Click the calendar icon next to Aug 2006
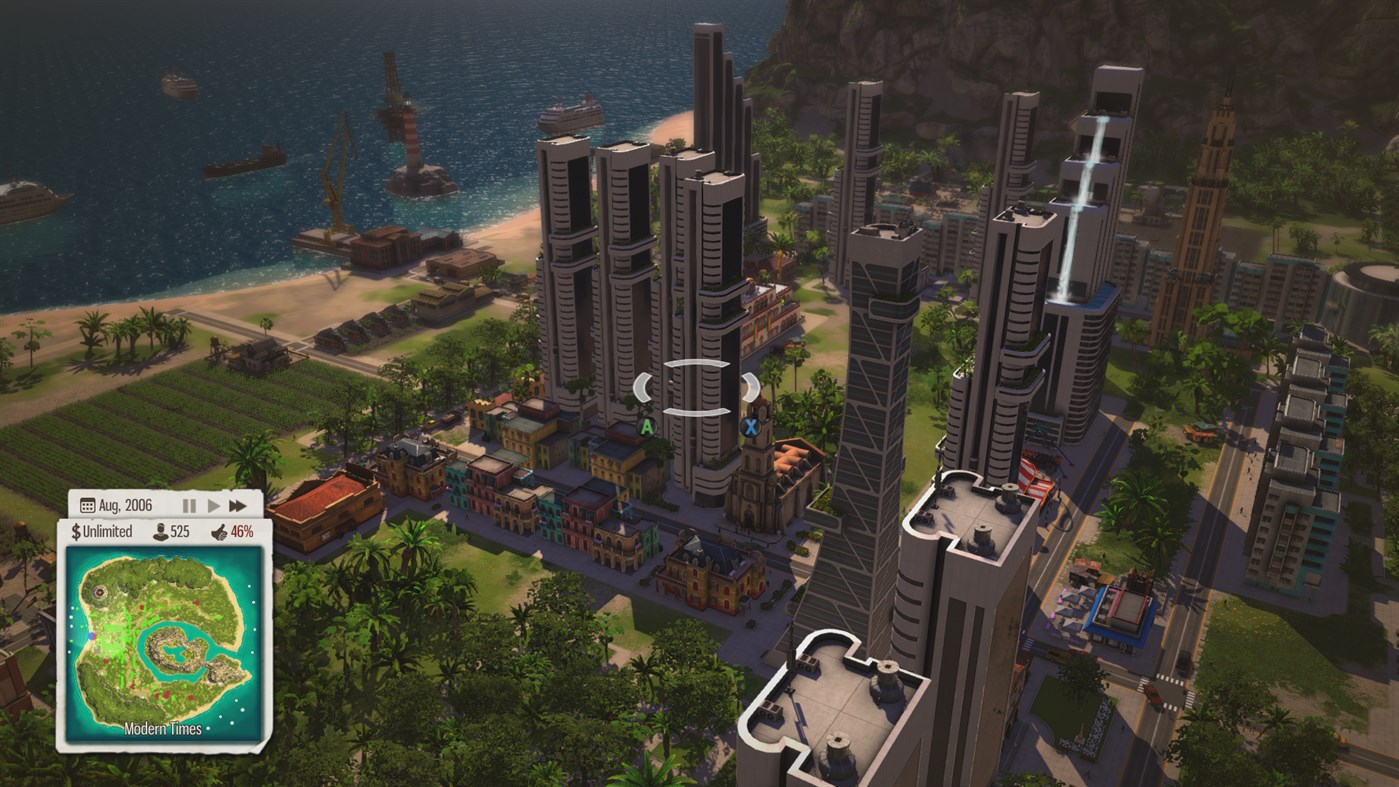Image resolution: width=1399 pixels, height=787 pixels. [x=87, y=505]
